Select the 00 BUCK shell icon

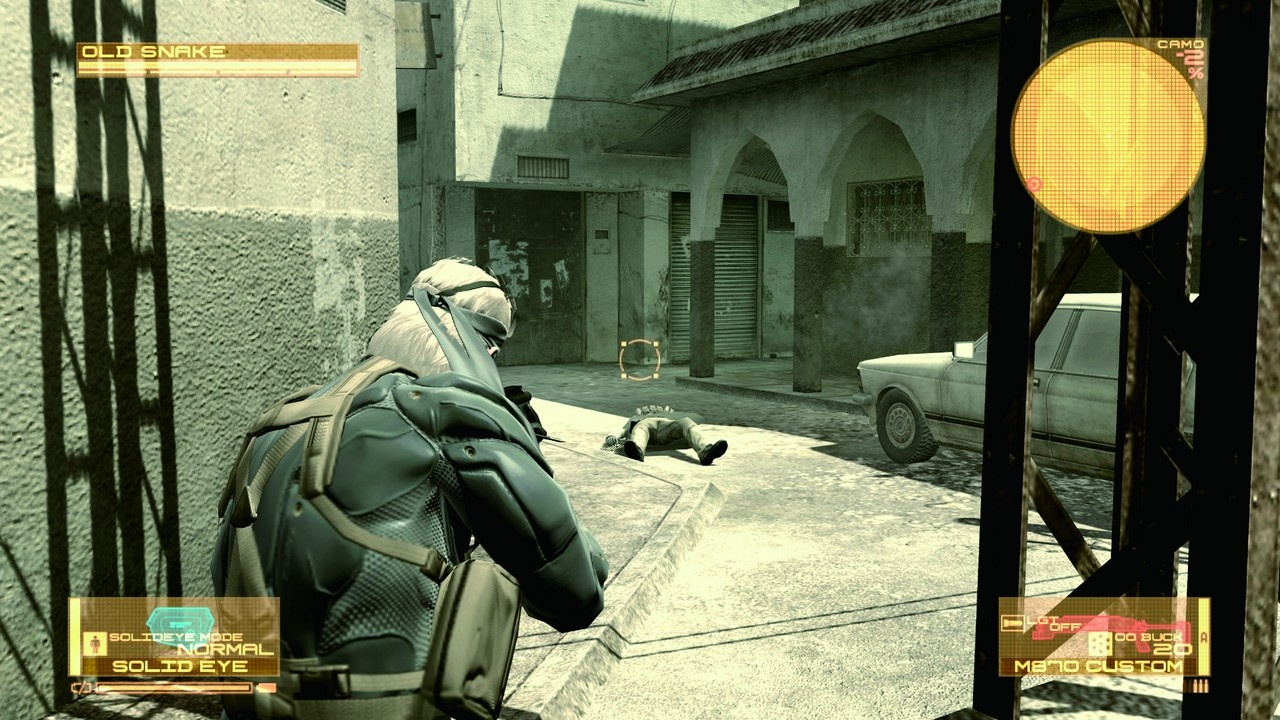(1101, 644)
